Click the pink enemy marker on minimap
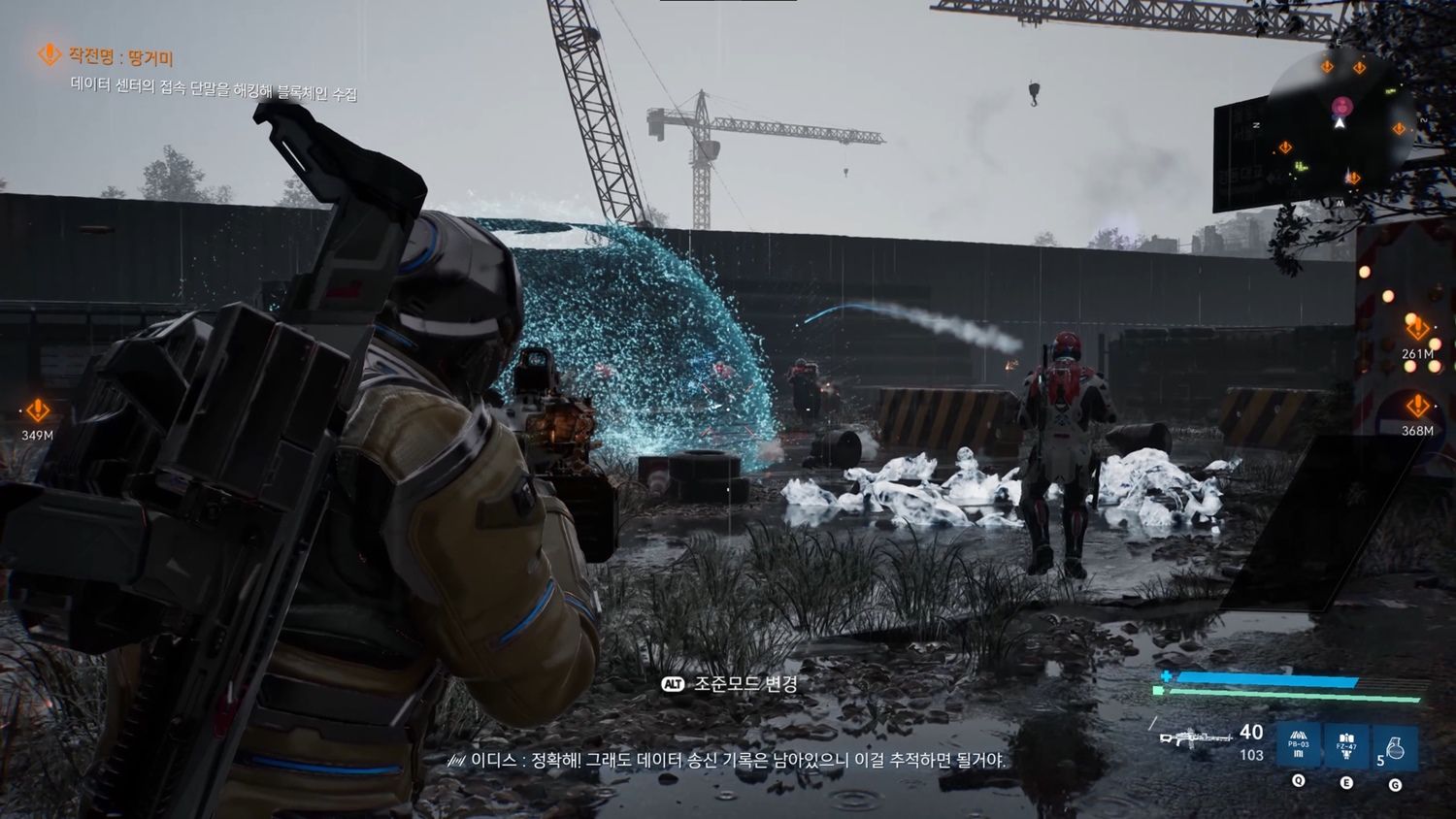 pos(1342,105)
